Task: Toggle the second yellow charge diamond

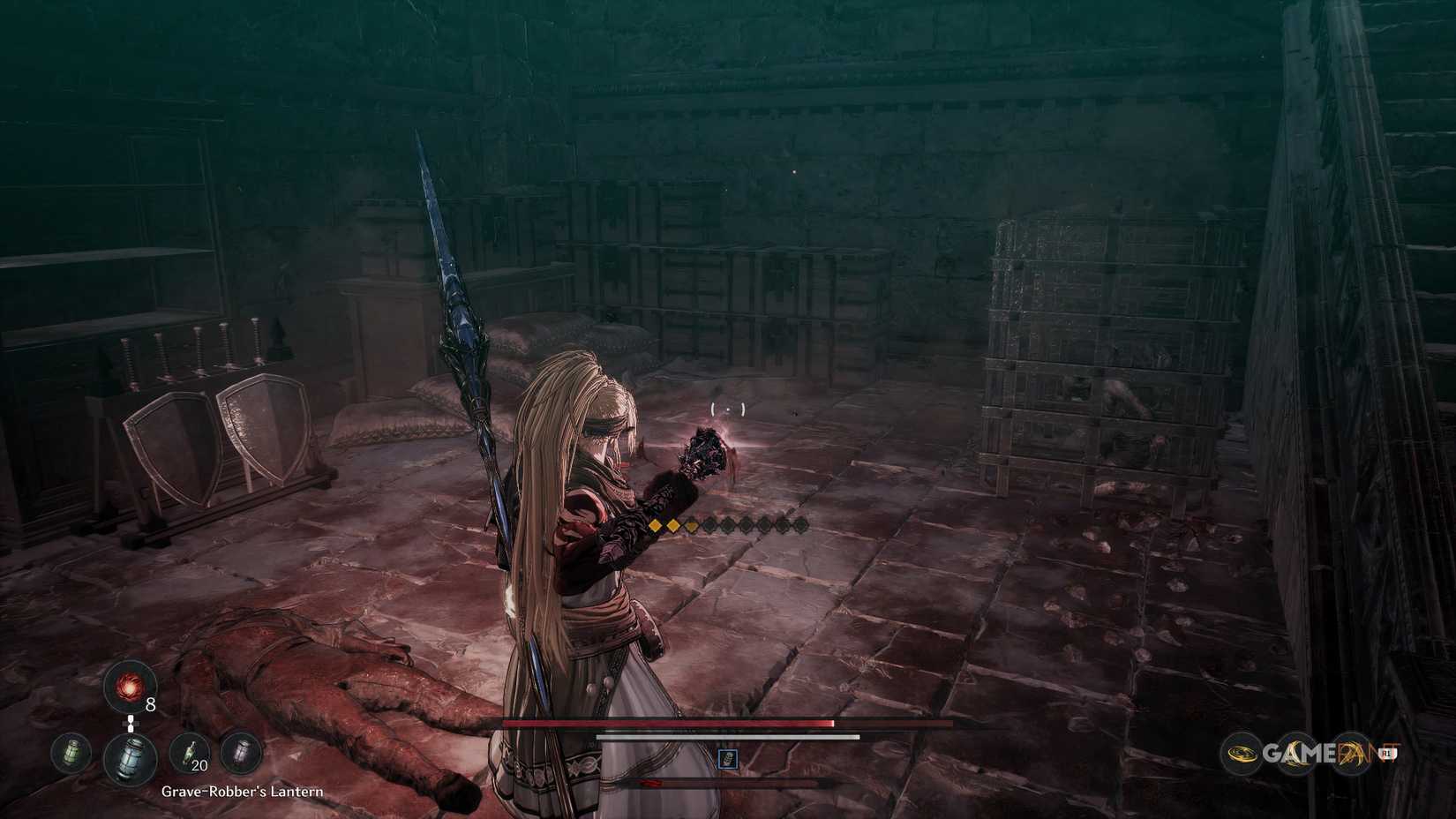Action: click(673, 527)
